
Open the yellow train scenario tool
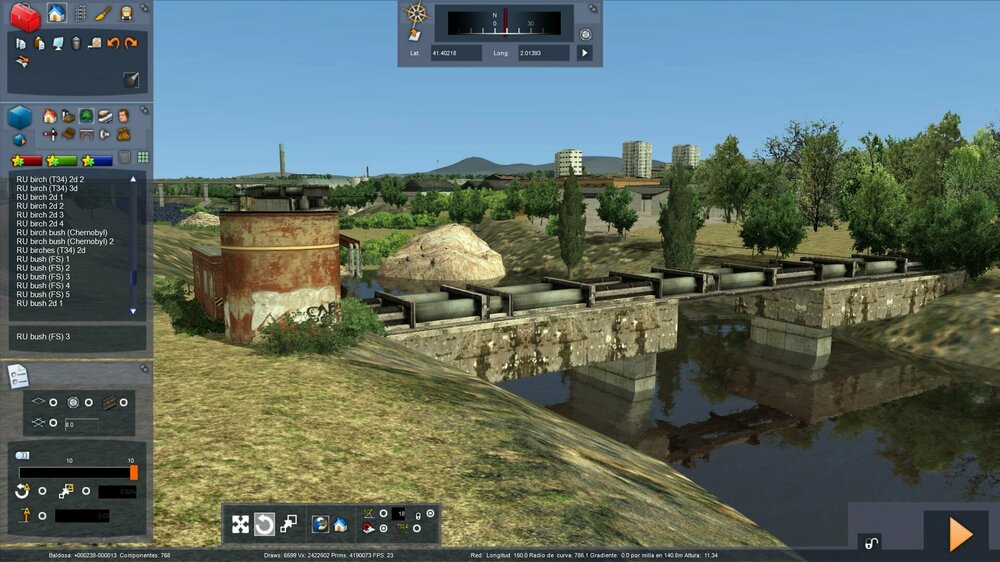(126, 13)
